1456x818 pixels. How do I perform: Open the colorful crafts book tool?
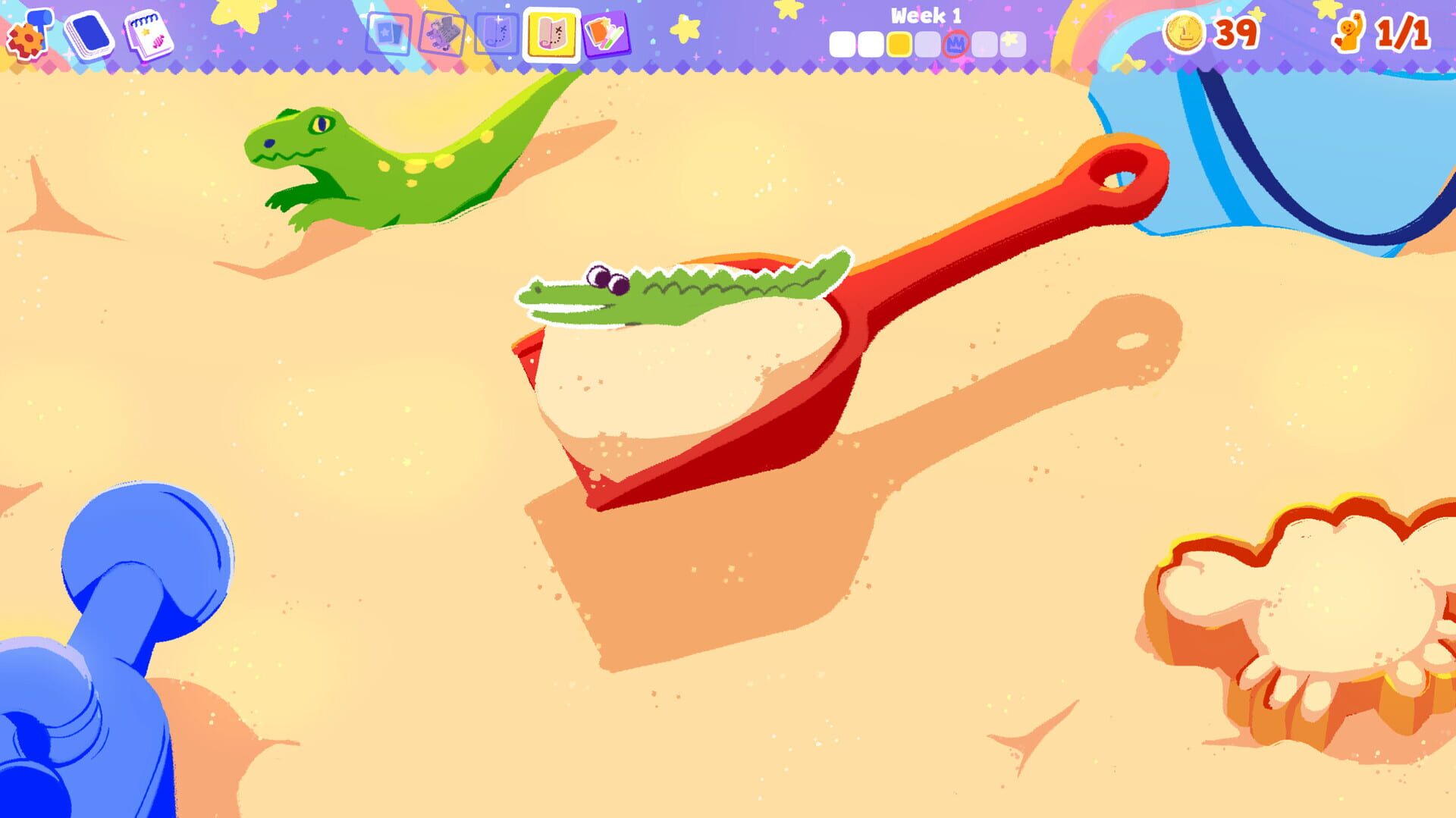coord(603,34)
